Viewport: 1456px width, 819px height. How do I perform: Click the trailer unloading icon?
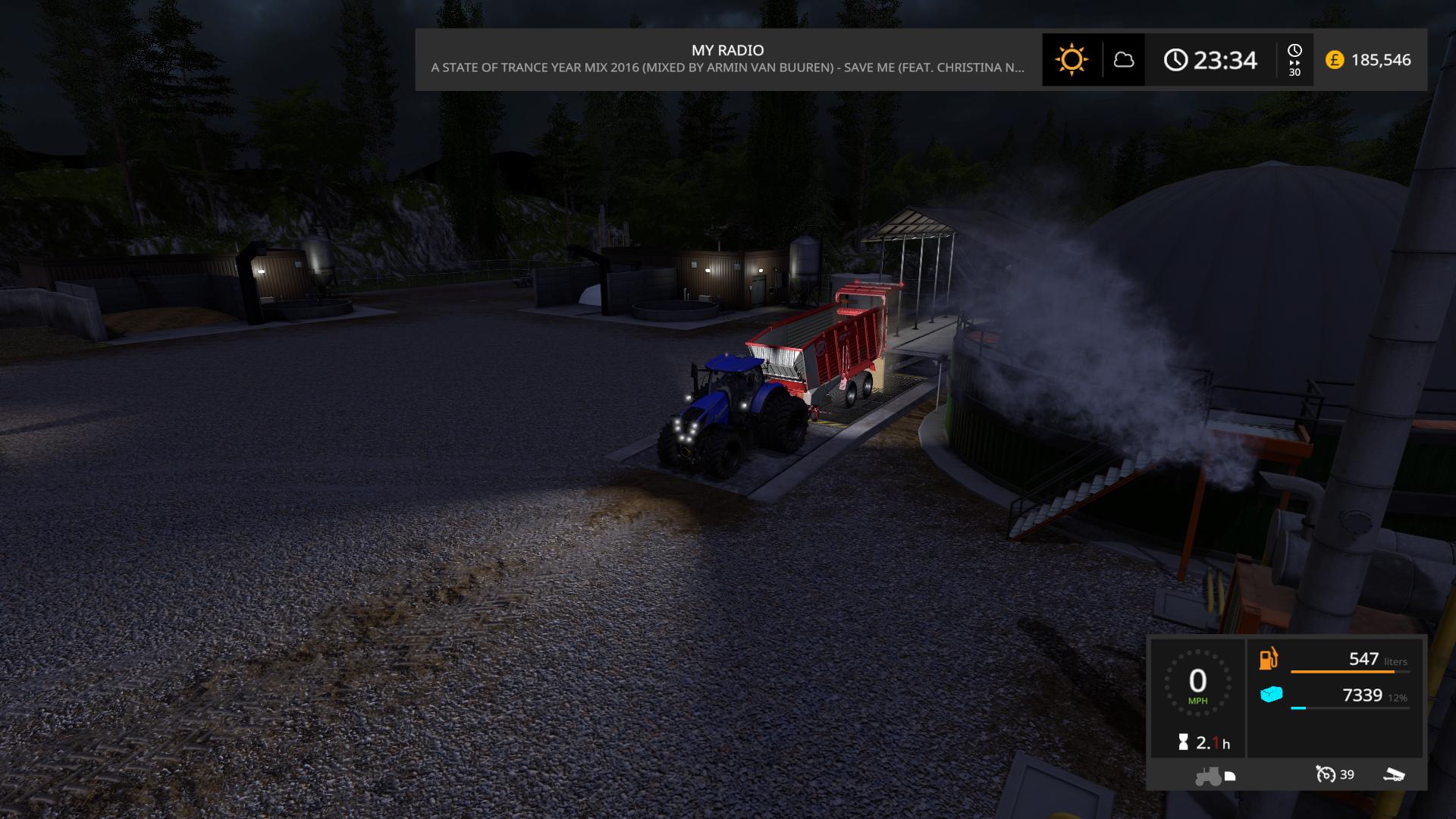[x=1394, y=774]
